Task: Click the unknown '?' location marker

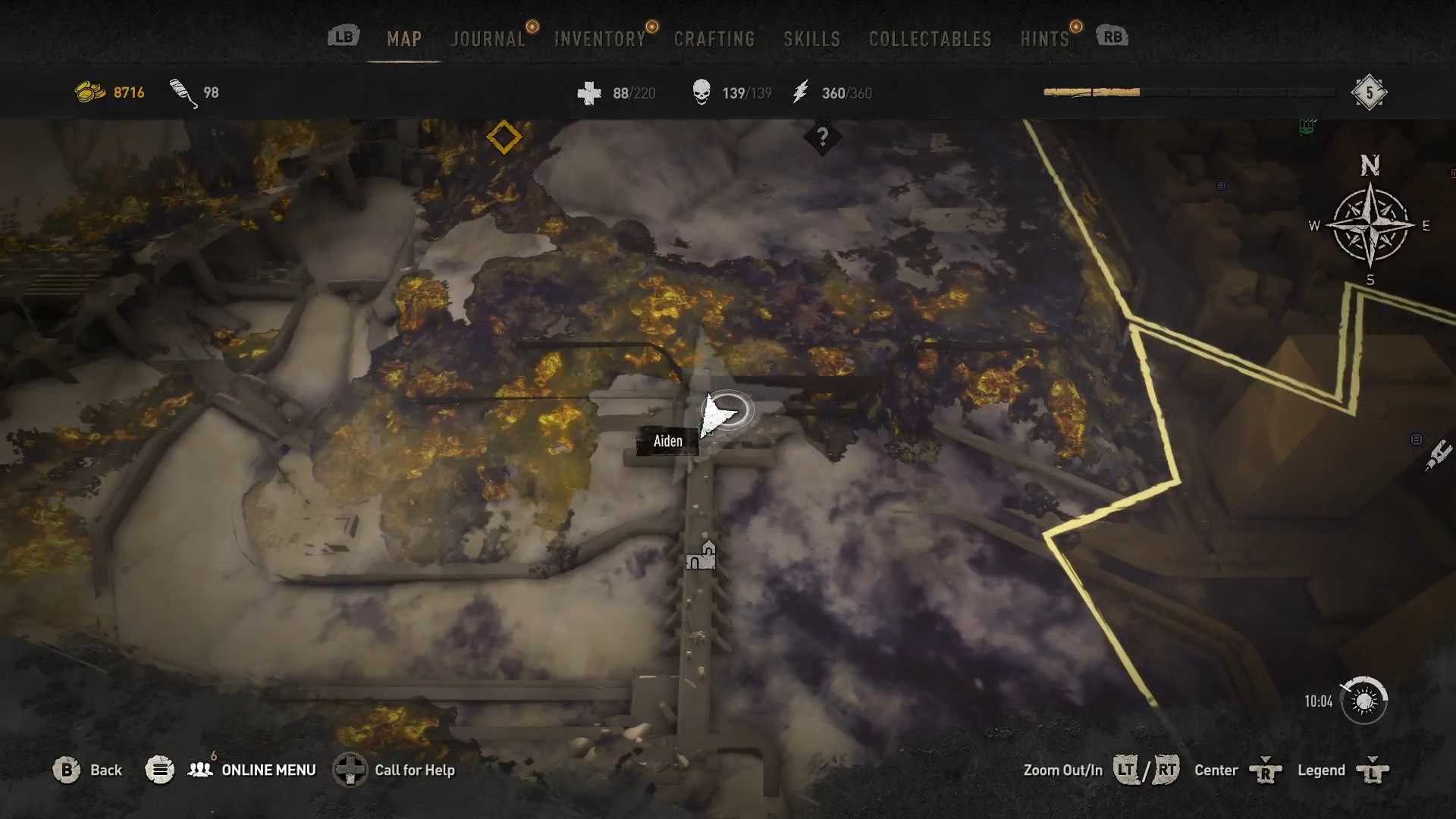Action: (x=824, y=138)
